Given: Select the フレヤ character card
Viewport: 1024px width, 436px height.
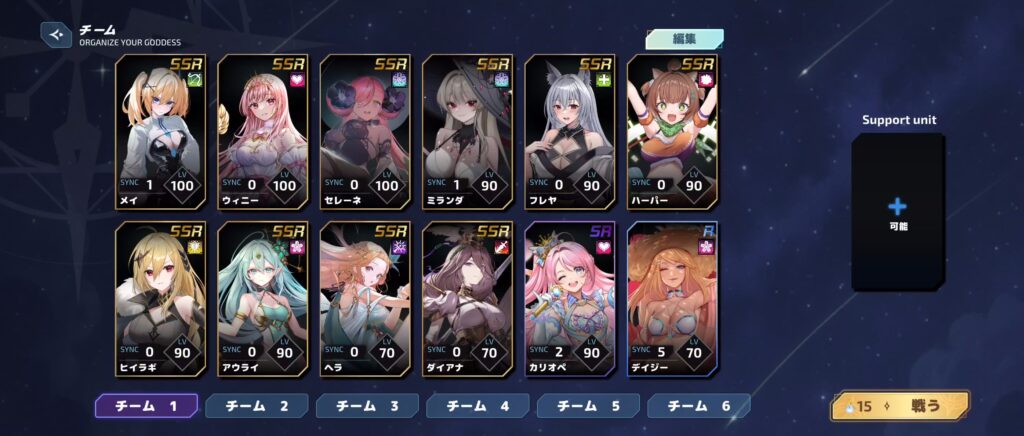Looking at the screenshot, I should click(570, 131).
